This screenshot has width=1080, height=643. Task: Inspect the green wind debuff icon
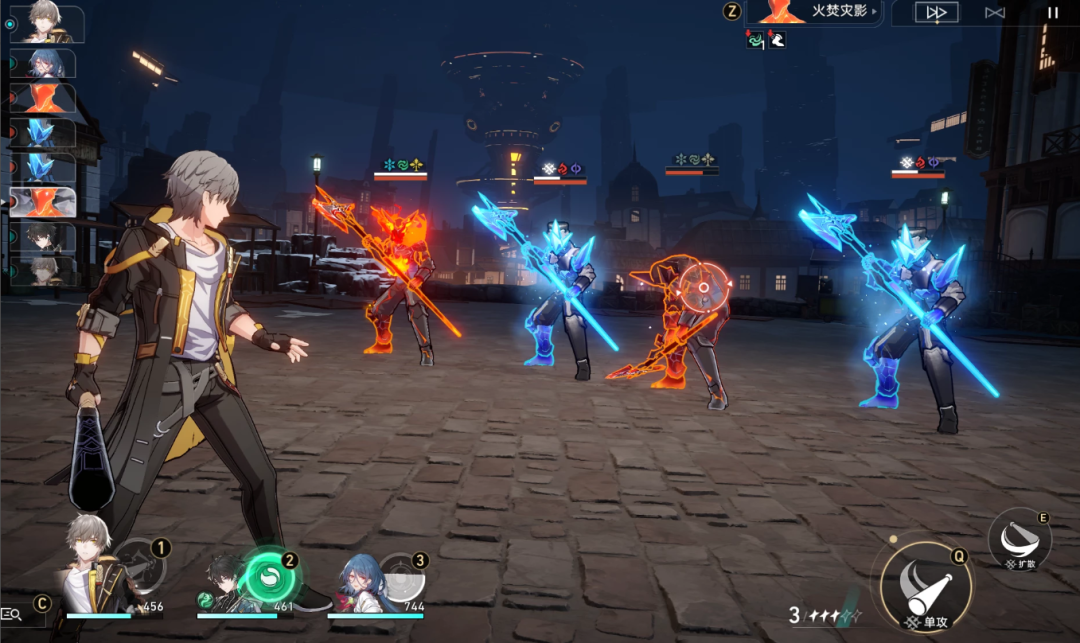(x=755, y=39)
